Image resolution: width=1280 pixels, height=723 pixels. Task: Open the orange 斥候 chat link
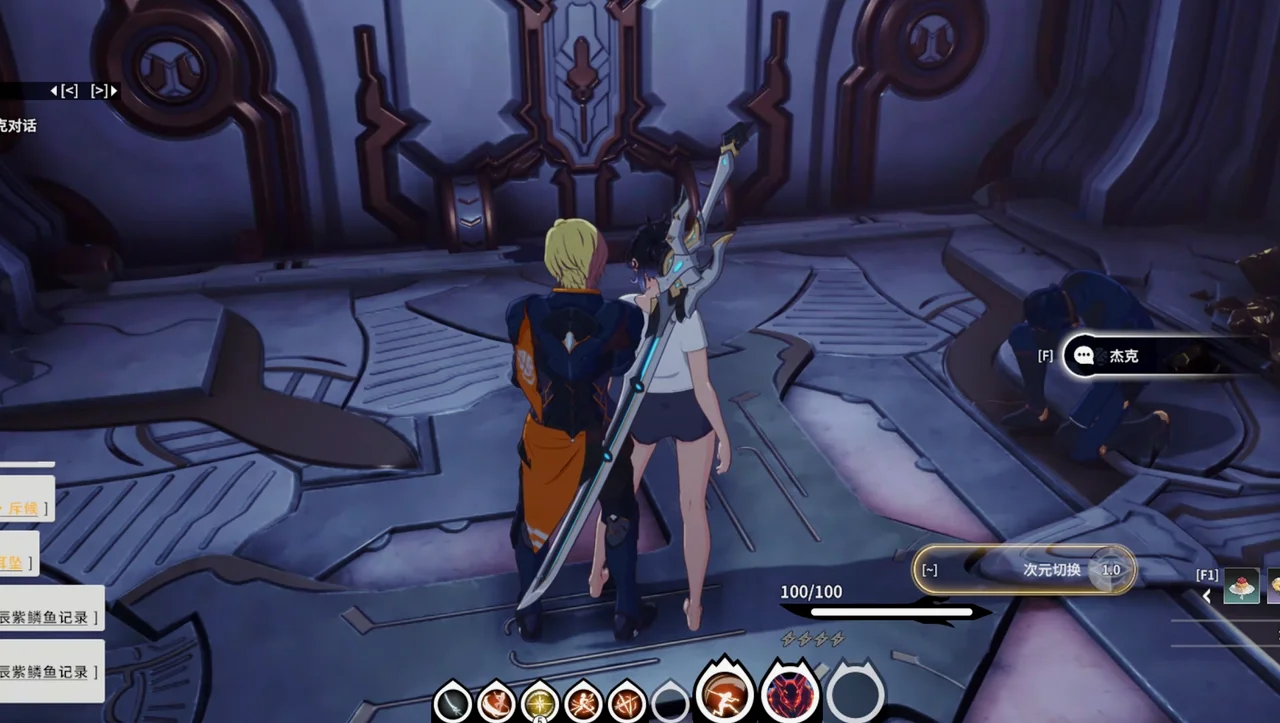tap(24, 509)
